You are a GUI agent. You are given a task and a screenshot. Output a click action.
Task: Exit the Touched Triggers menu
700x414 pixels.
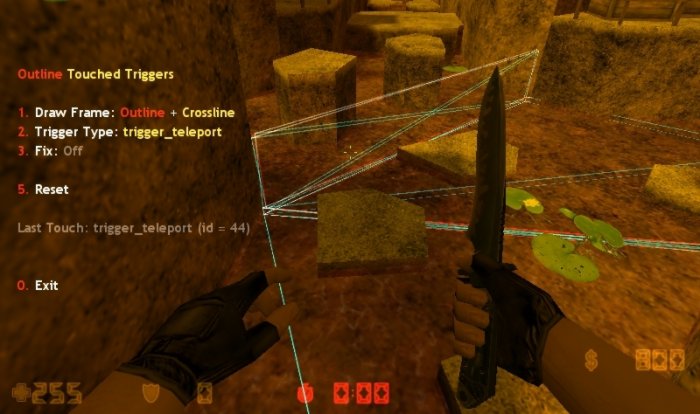(39, 285)
